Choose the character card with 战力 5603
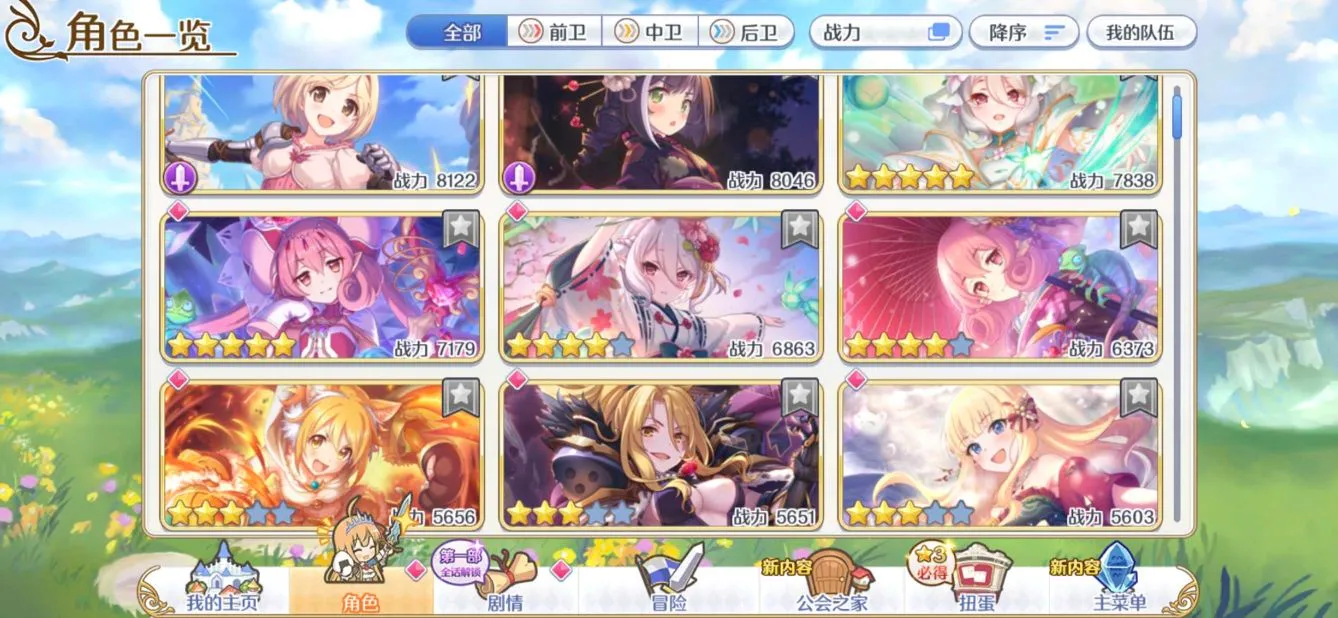Screen dimensions: 1338x618 point(1000,455)
